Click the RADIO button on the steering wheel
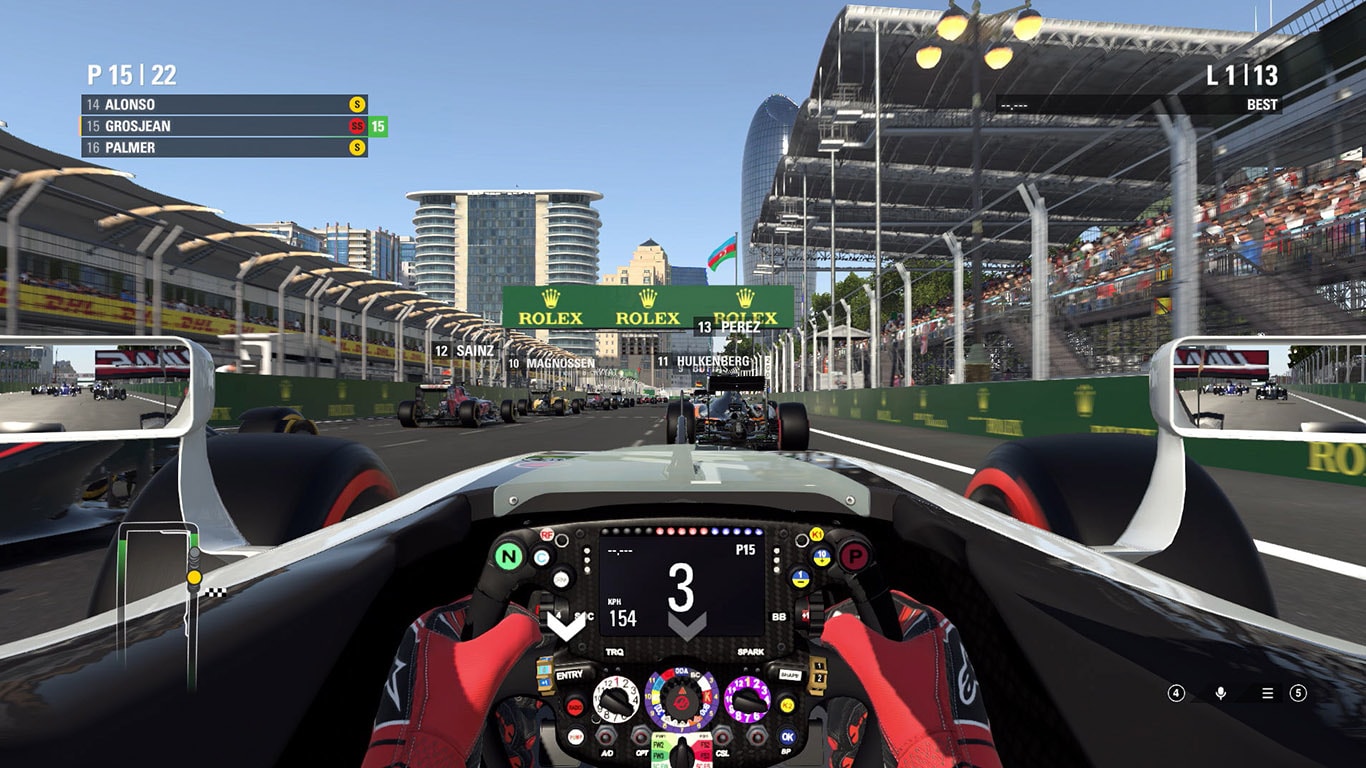 point(575,706)
